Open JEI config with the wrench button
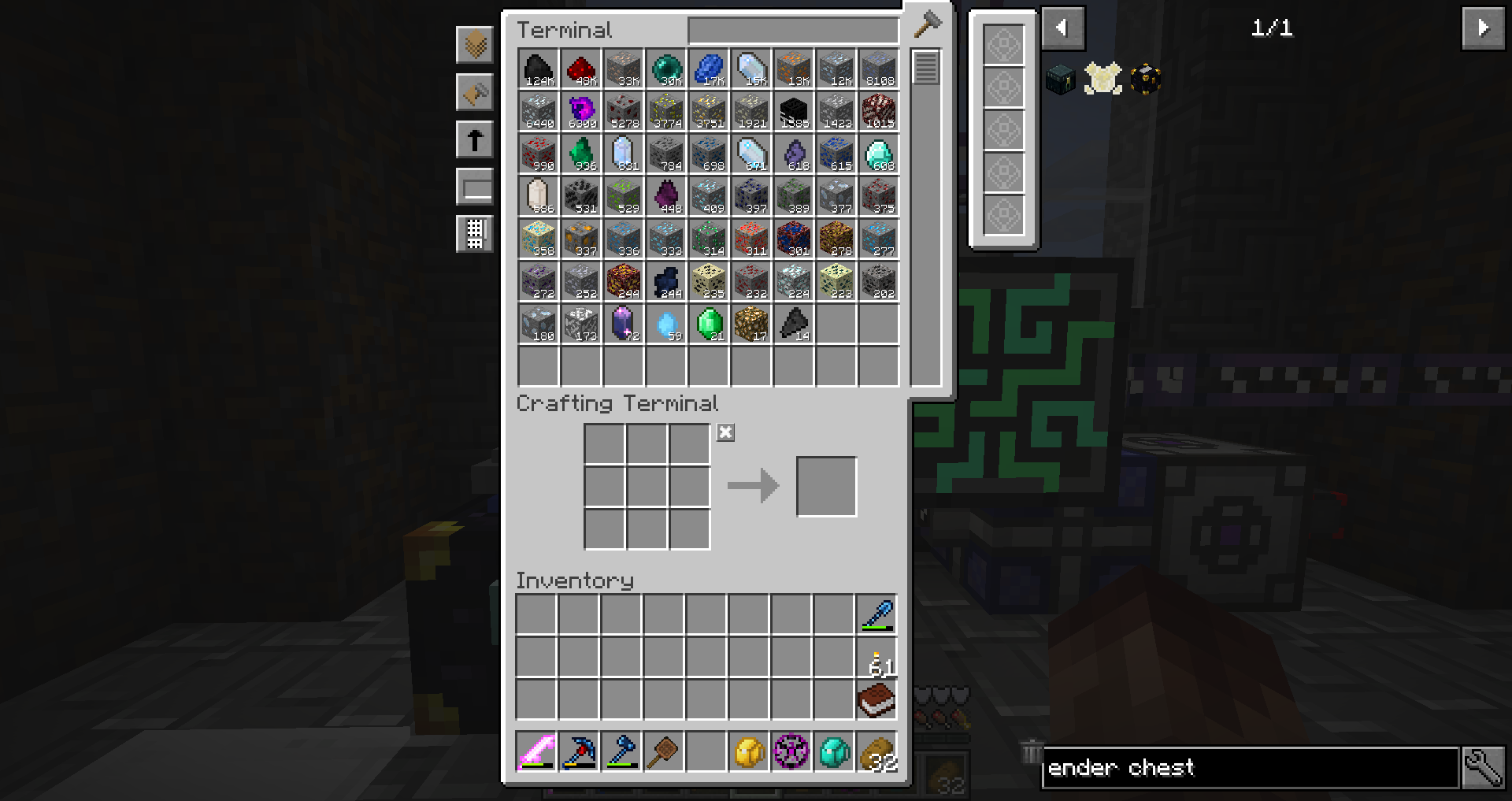The height and width of the screenshot is (801, 1512). (1483, 768)
